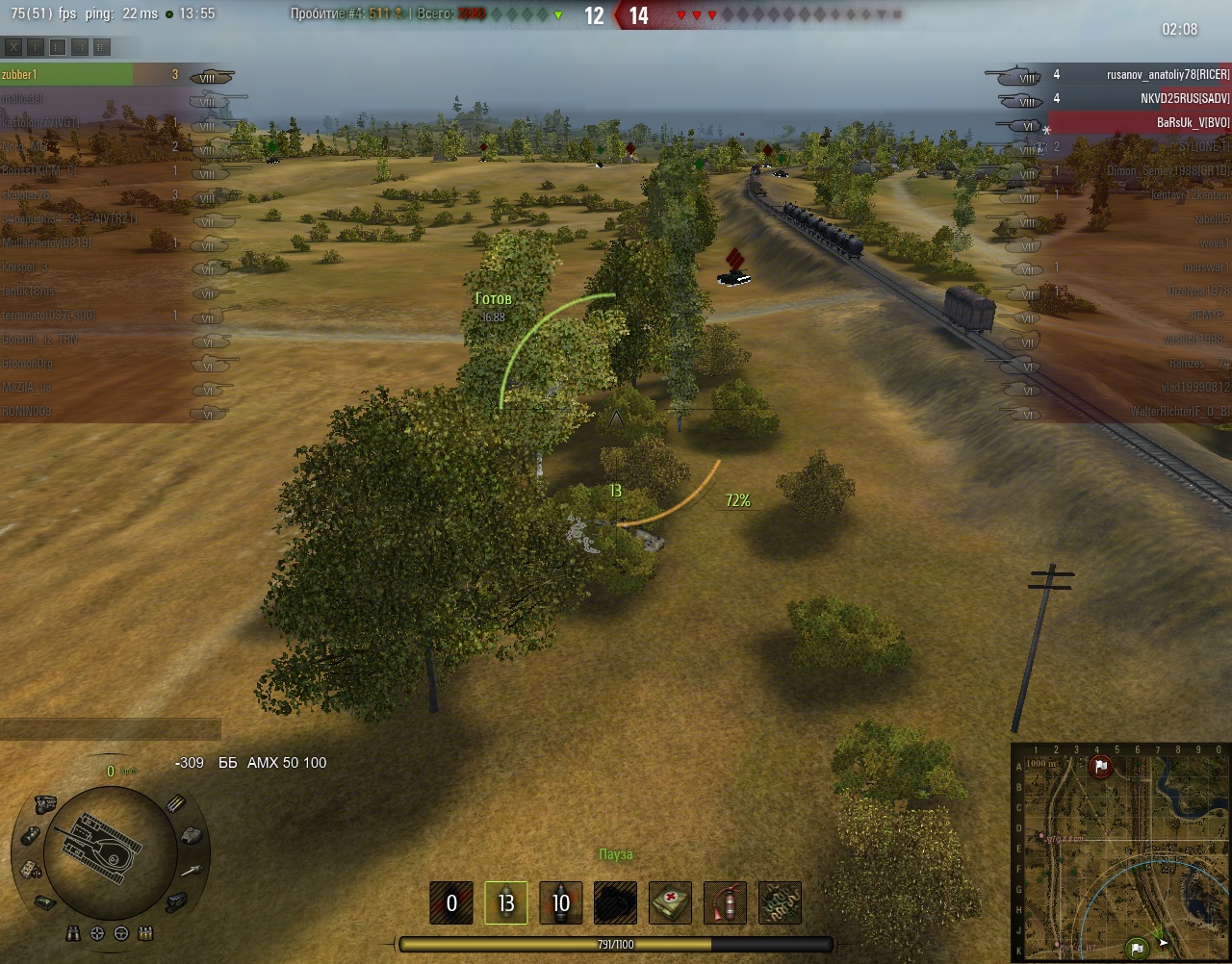Select NKVD25RUS[SADV] in the enemy team list
The image size is (1232, 964).
pos(1184,98)
